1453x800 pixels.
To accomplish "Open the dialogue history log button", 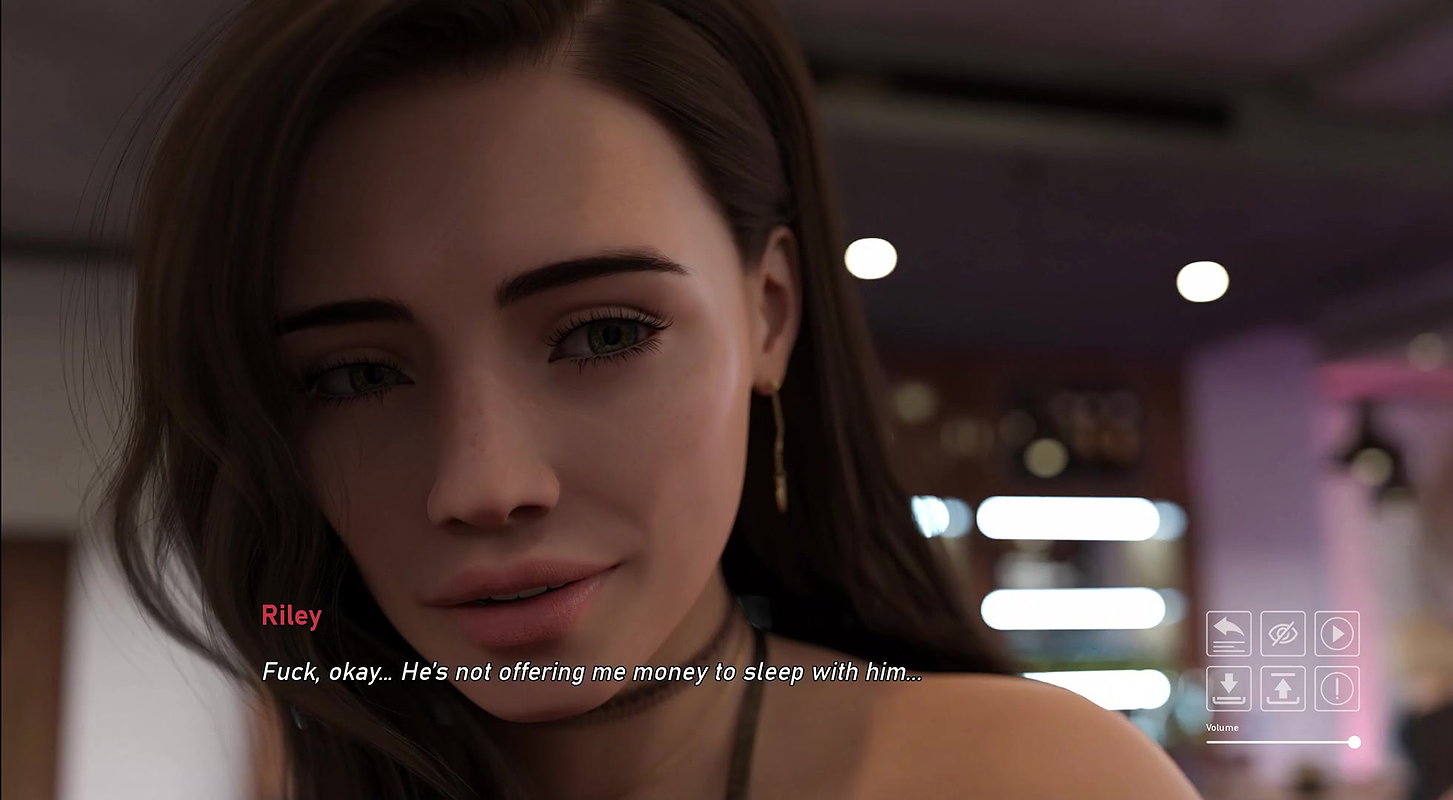I will click(x=1228, y=633).
